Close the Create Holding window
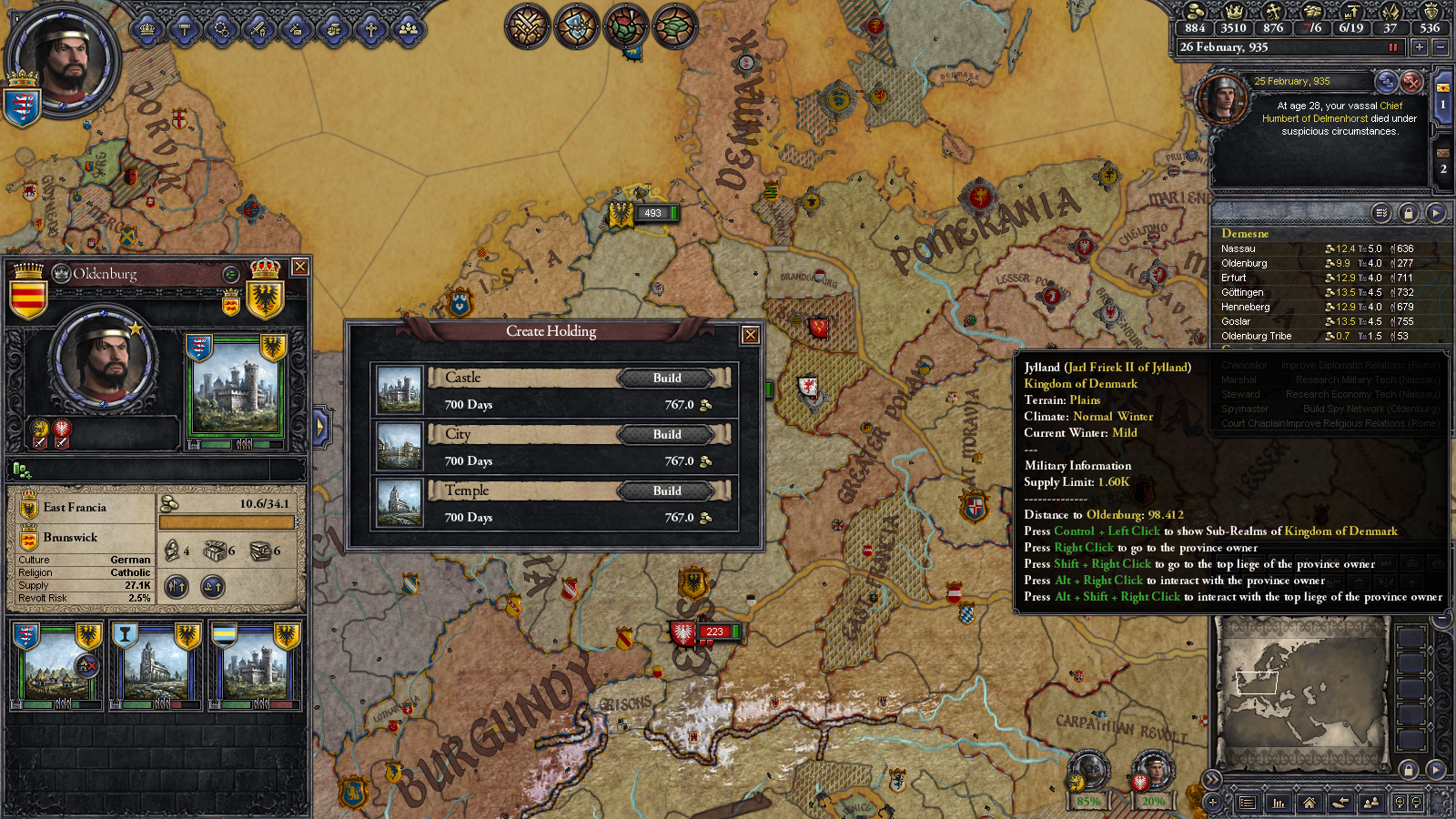The height and width of the screenshot is (819, 1456). point(751,335)
